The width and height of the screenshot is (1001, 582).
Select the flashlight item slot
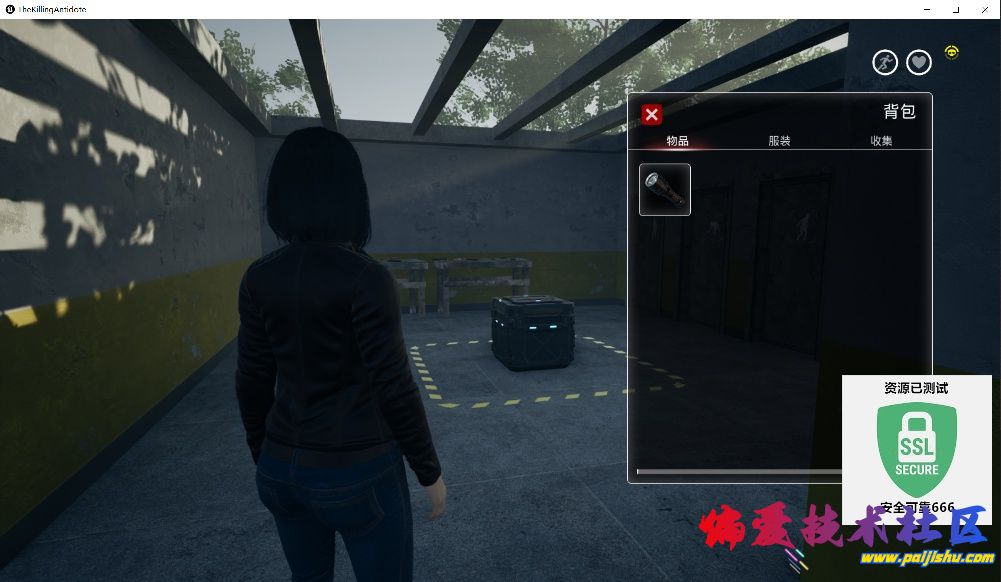pos(665,189)
